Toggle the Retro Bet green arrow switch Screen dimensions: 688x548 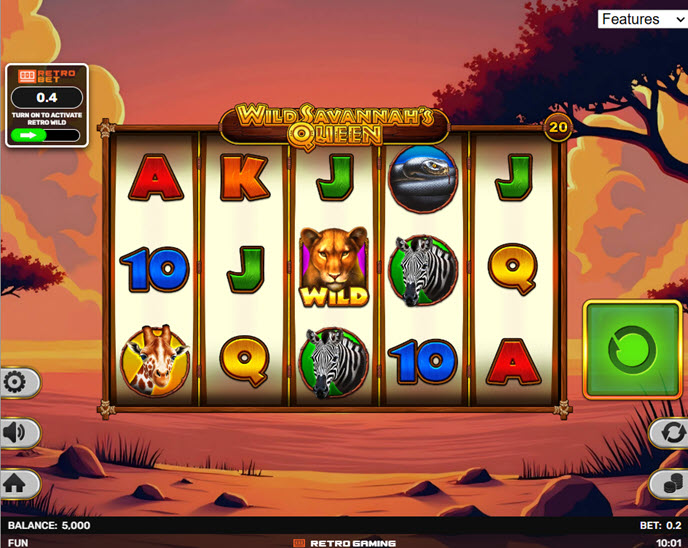46,135
